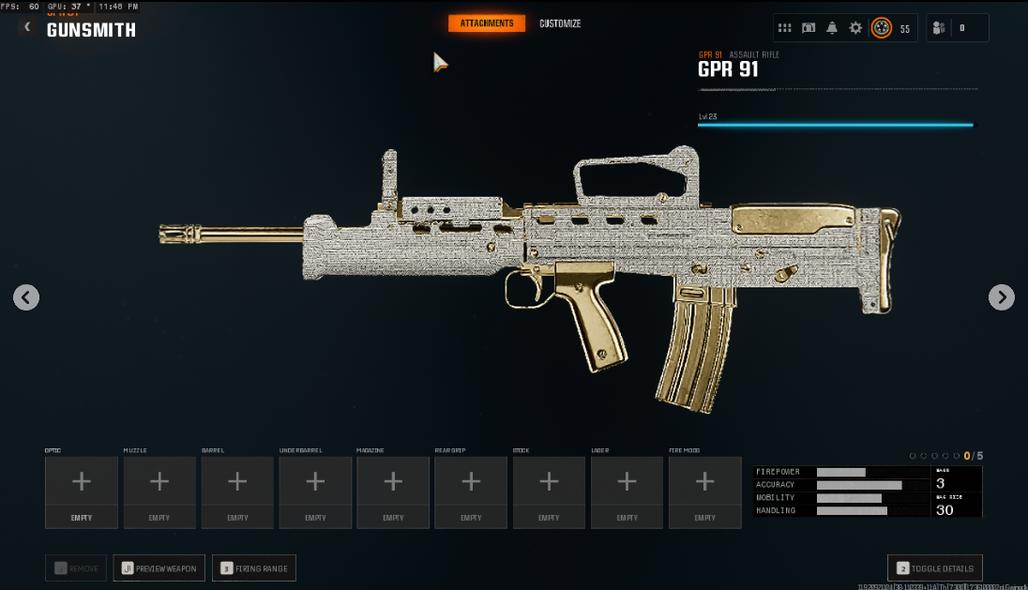Switch to the Attachments tab
This screenshot has height=590, width=1028.
tap(487, 23)
